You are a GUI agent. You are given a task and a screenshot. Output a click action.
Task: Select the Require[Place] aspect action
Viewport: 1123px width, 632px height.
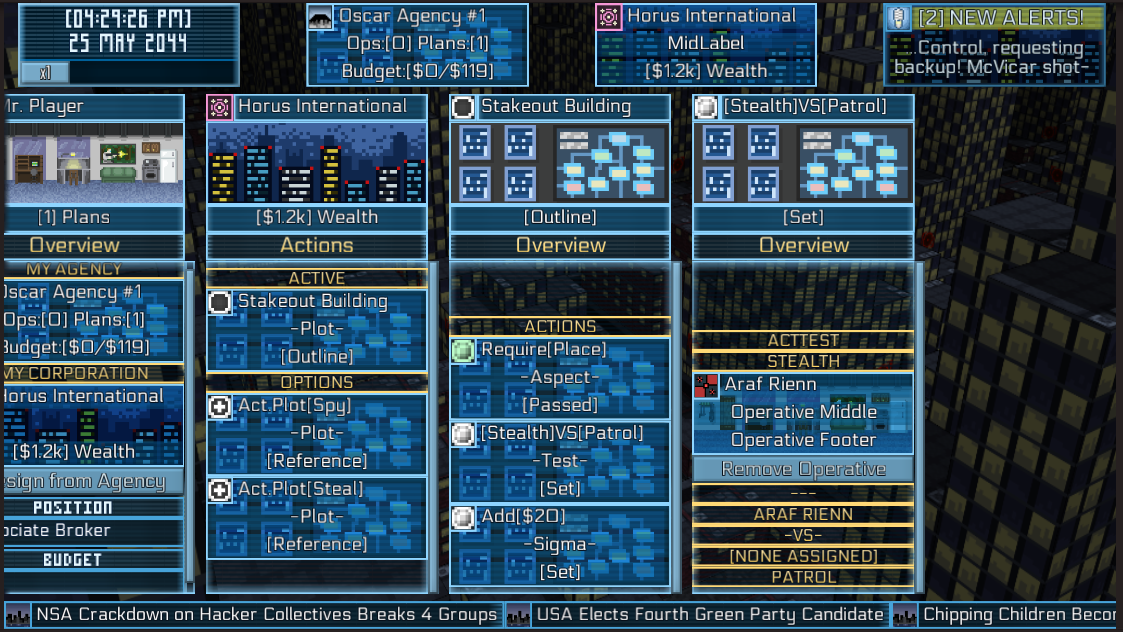(x=560, y=377)
